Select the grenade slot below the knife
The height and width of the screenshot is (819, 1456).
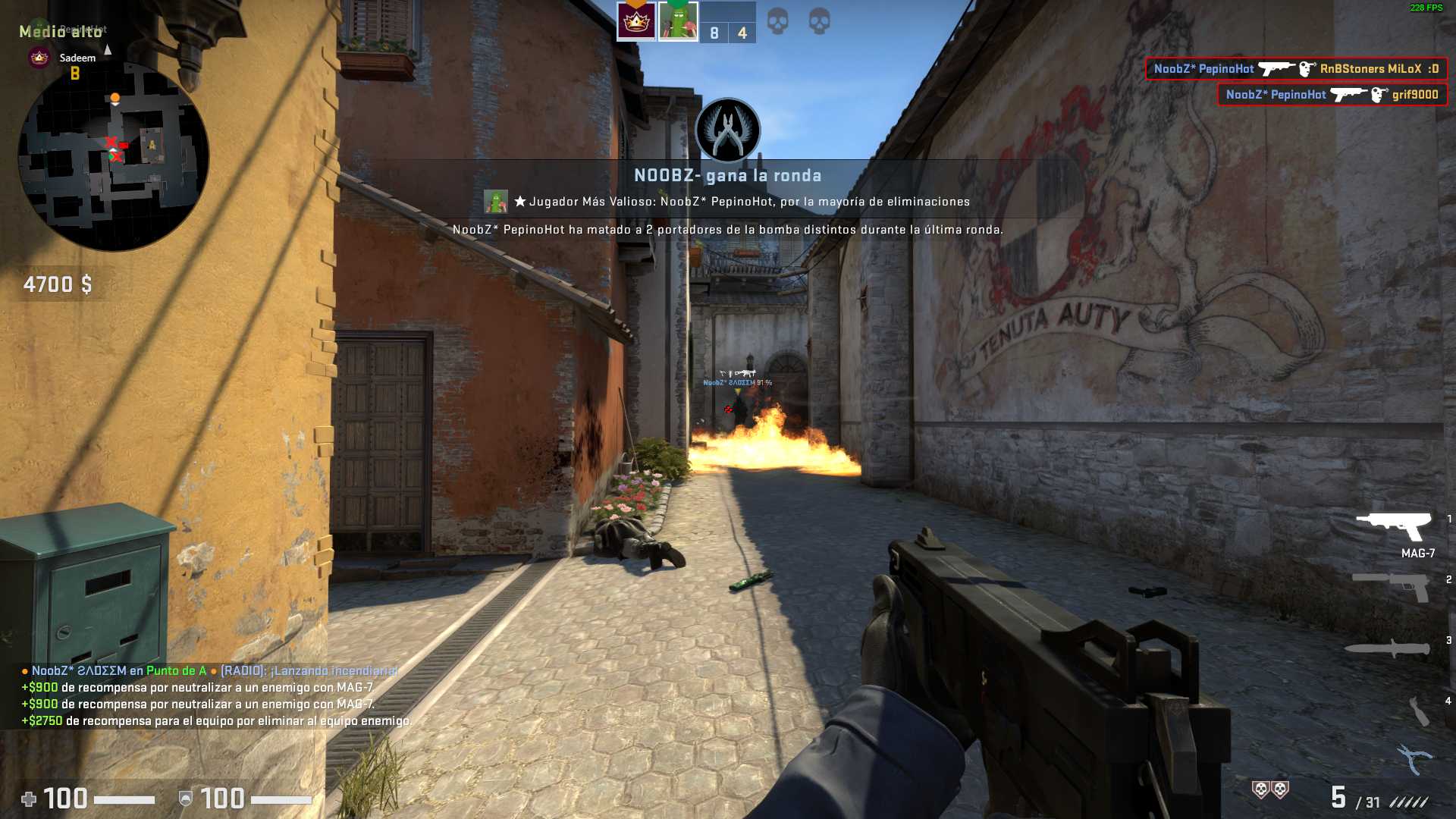click(x=1418, y=711)
